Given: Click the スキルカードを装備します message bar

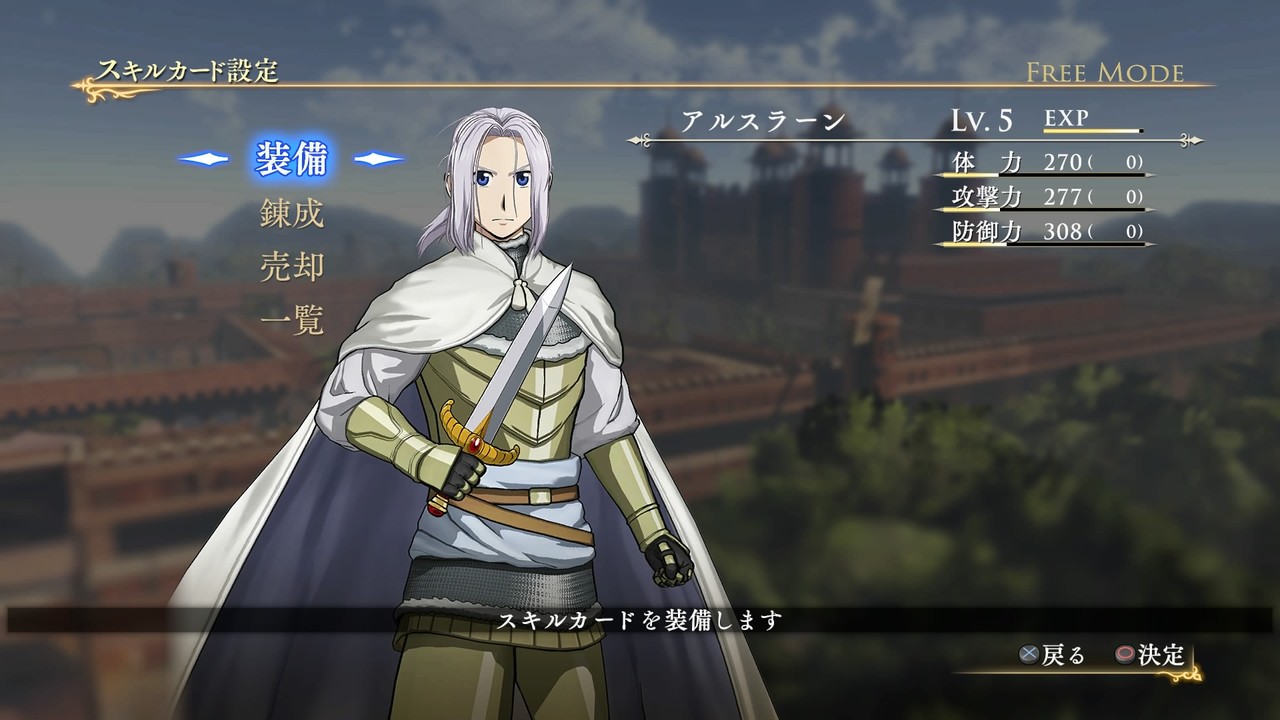Looking at the screenshot, I should tap(640, 620).
